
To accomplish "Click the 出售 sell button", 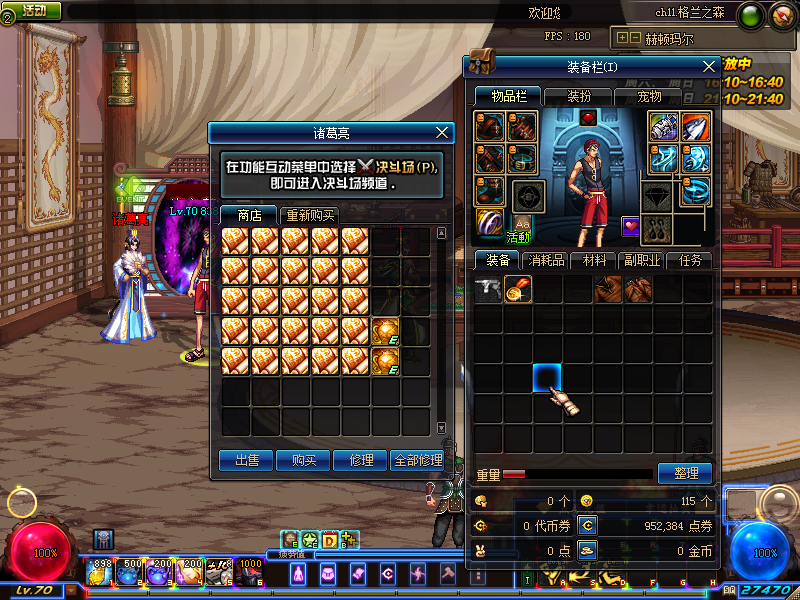I will pos(246,460).
